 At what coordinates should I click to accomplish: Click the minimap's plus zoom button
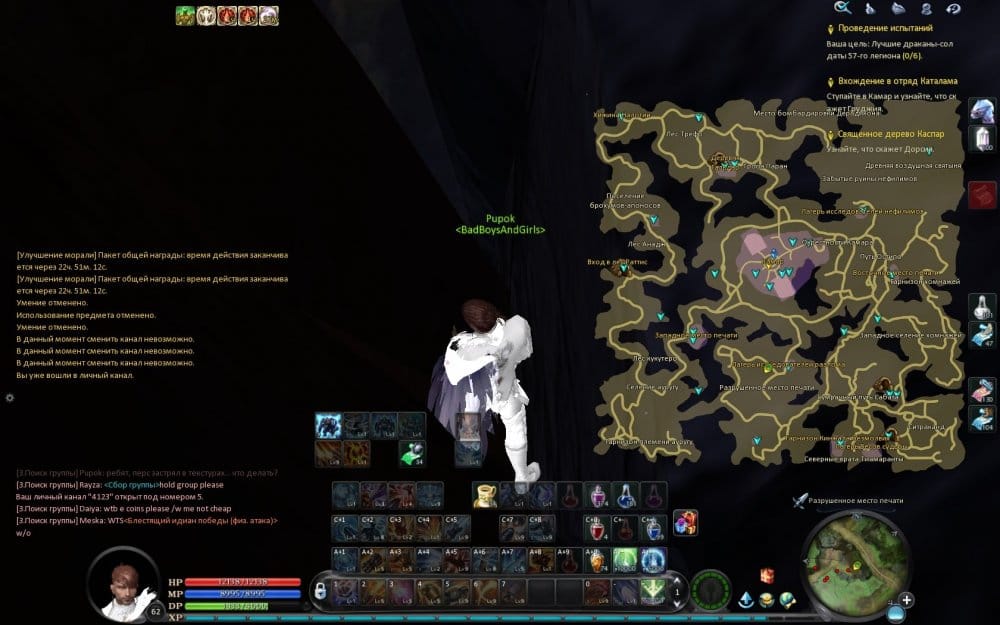pyautogui.click(x=906, y=600)
